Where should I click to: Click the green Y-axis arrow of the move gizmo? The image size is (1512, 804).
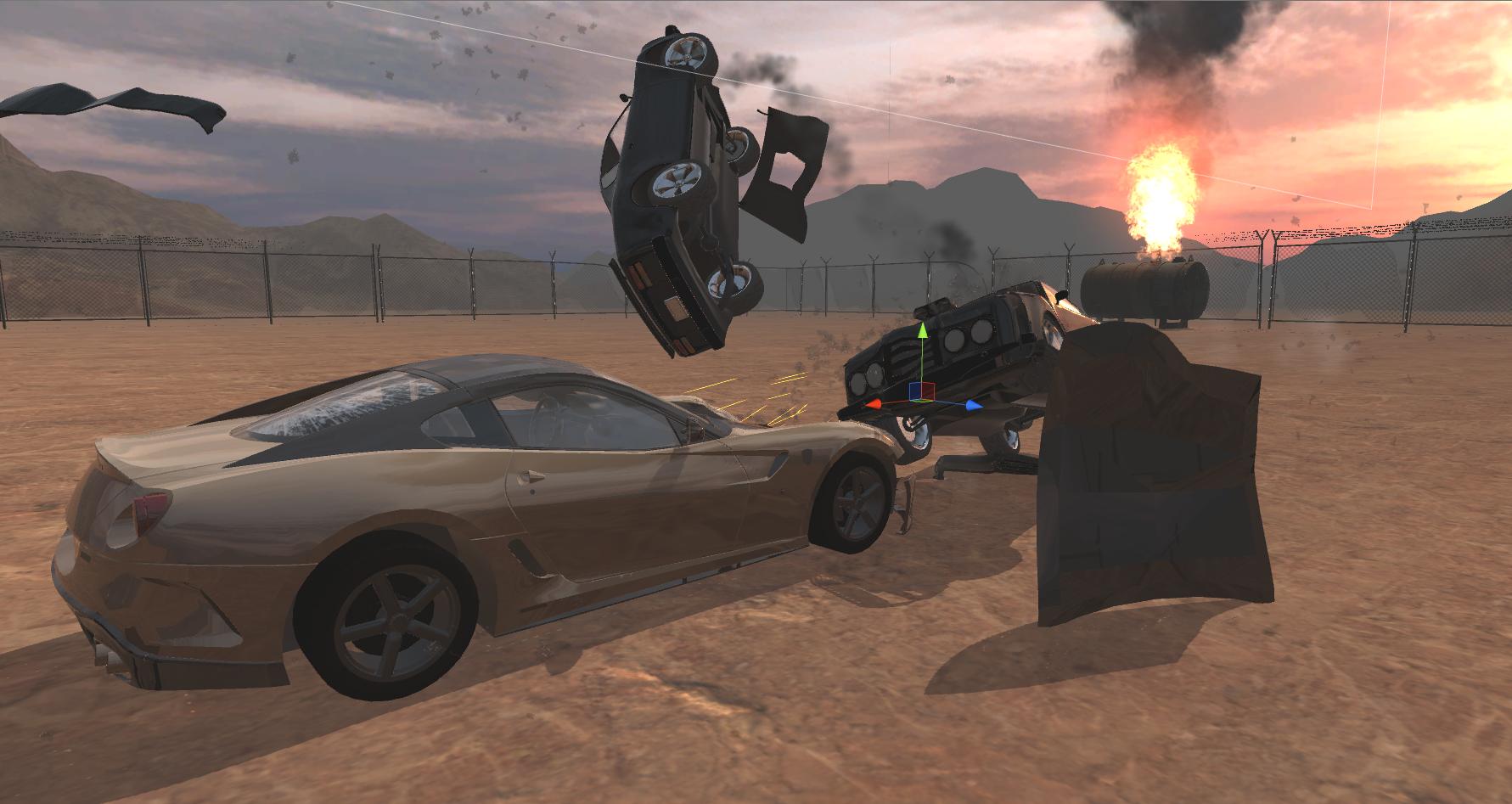[x=922, y=329]
